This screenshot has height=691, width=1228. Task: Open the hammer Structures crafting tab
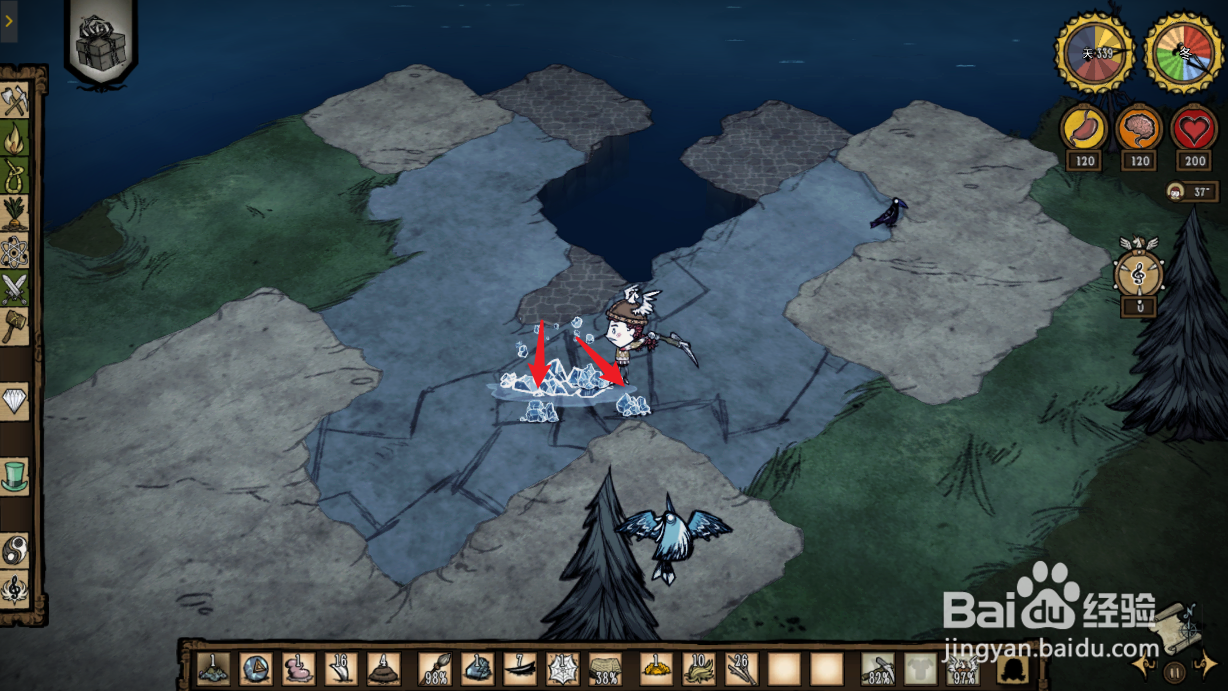15,327
